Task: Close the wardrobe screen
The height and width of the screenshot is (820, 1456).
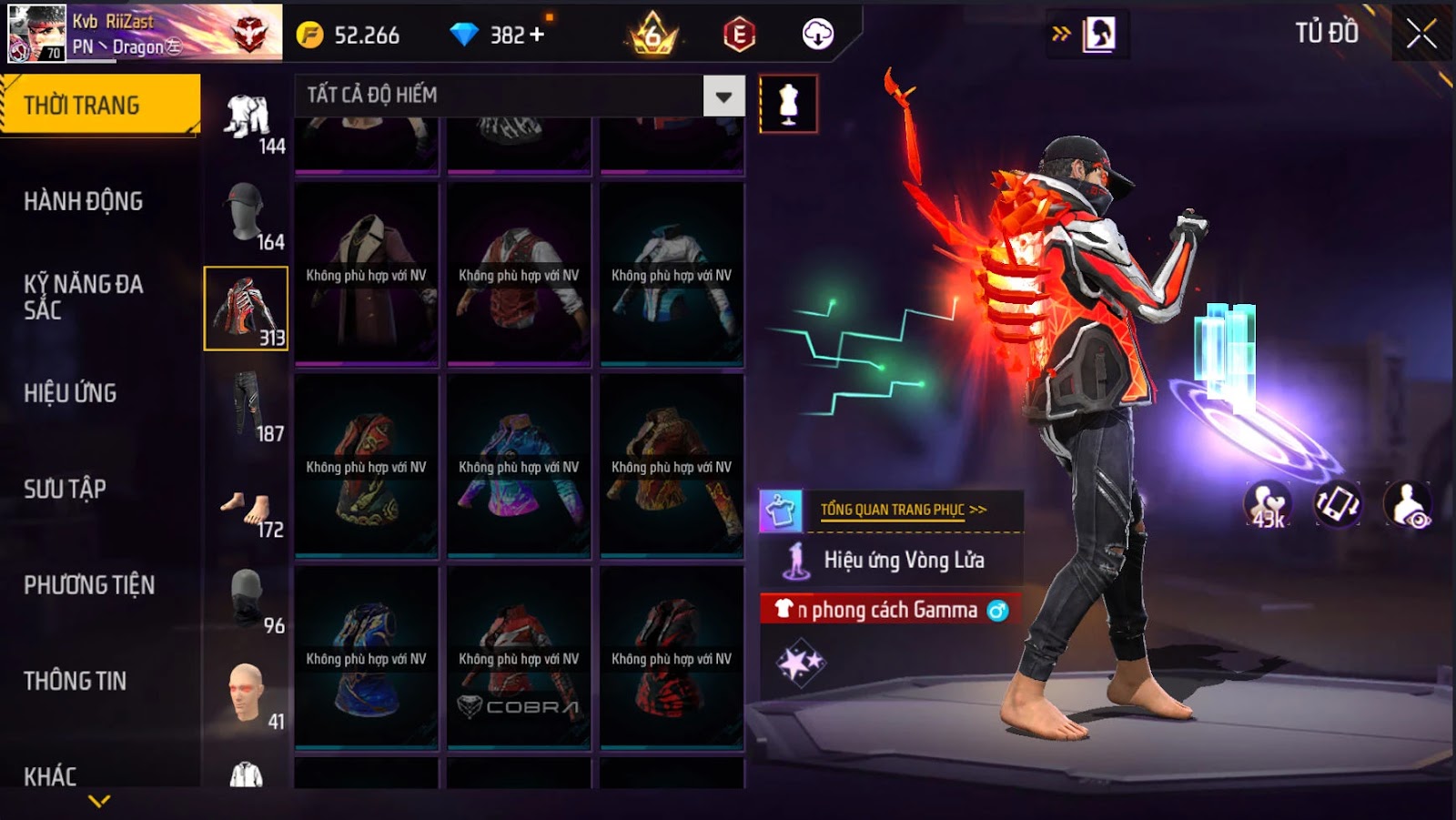Action: click(1421, 35)
